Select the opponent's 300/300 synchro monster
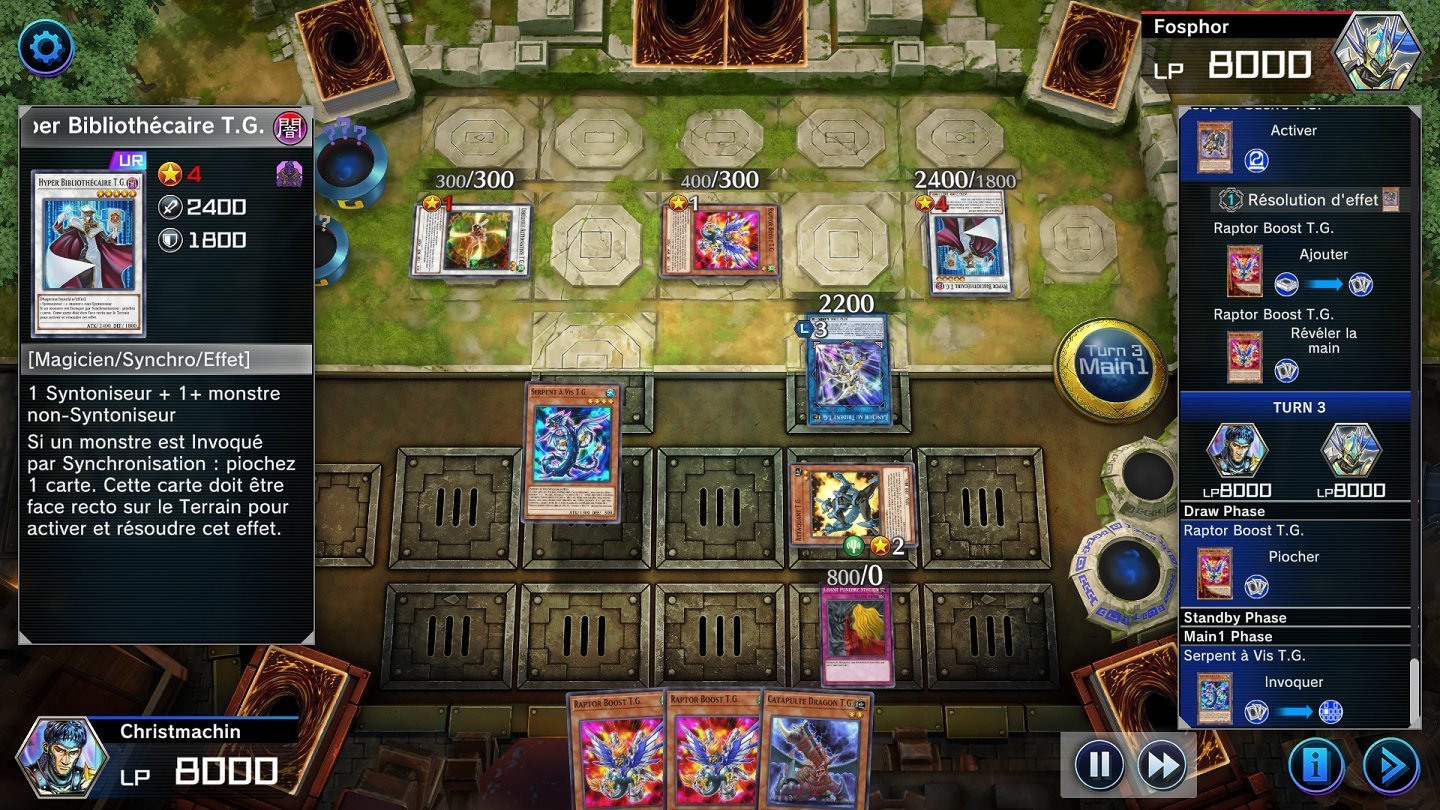The image size is (1440, 810). coord(471,240)
